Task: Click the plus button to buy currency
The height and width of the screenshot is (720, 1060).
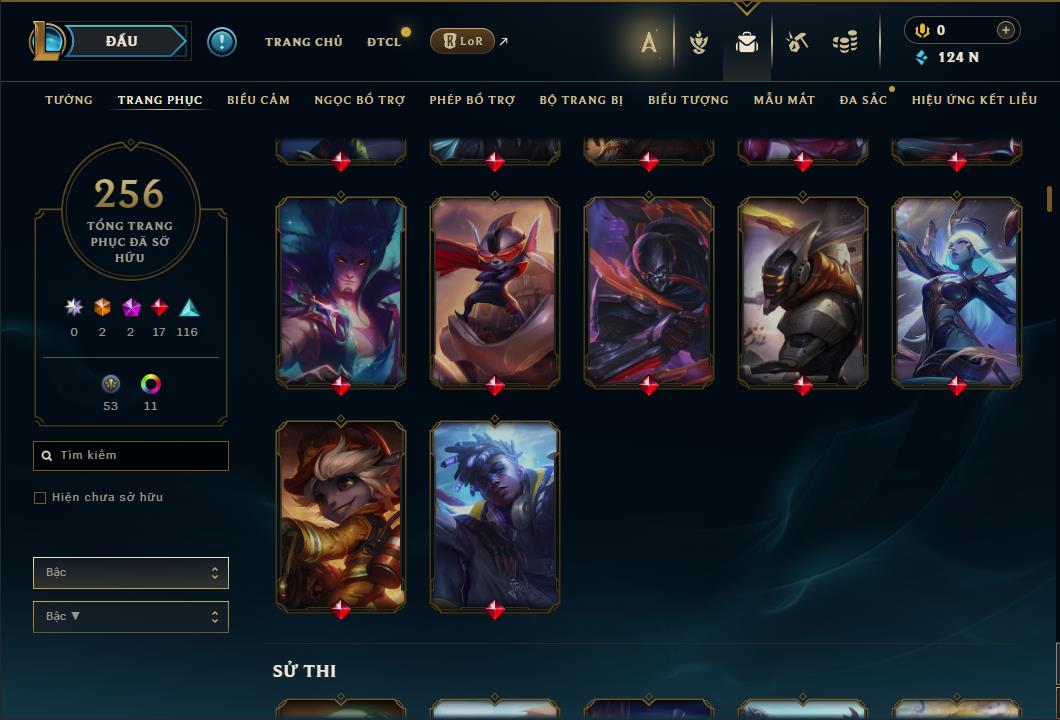Action: coord(1005,30)
